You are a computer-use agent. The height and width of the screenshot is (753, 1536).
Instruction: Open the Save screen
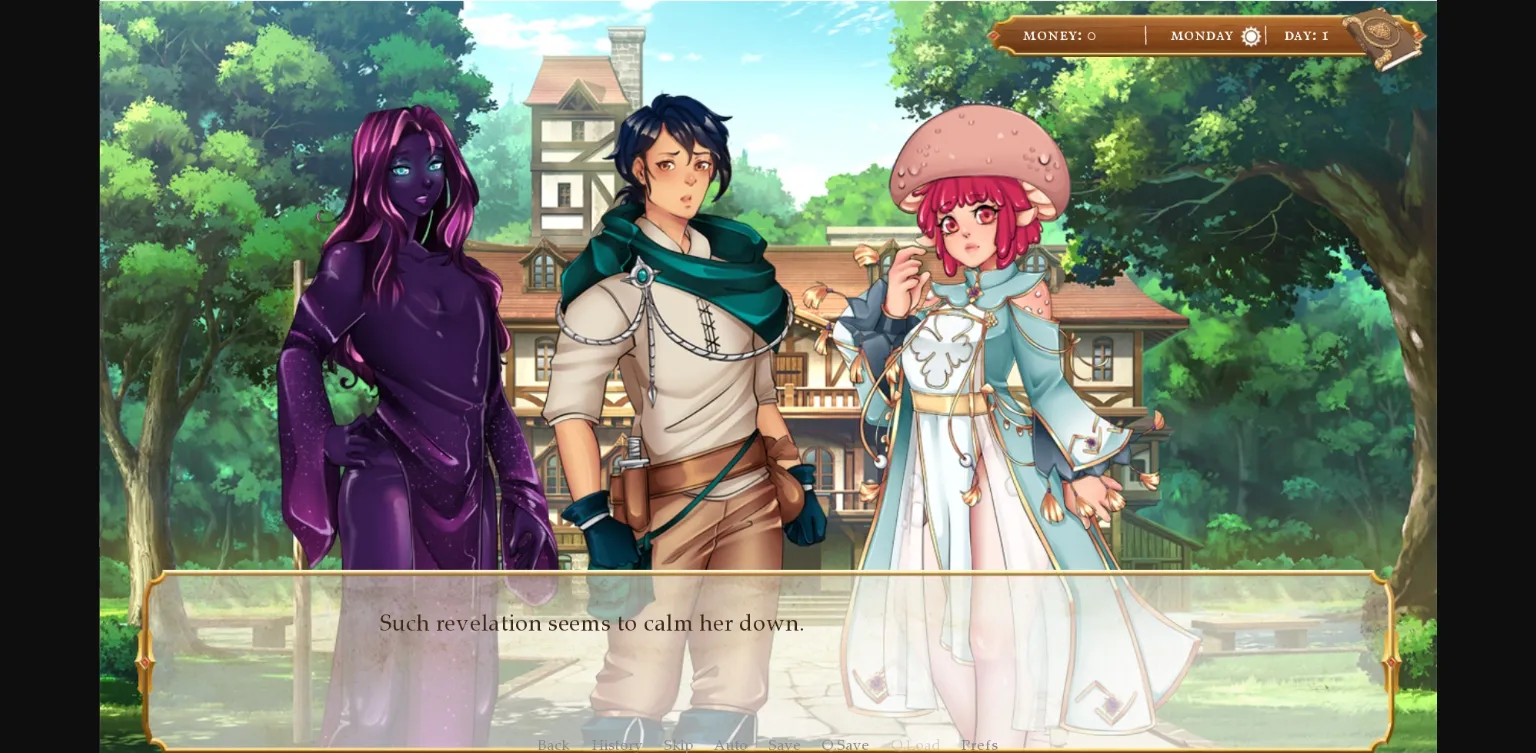coord(784,745)
